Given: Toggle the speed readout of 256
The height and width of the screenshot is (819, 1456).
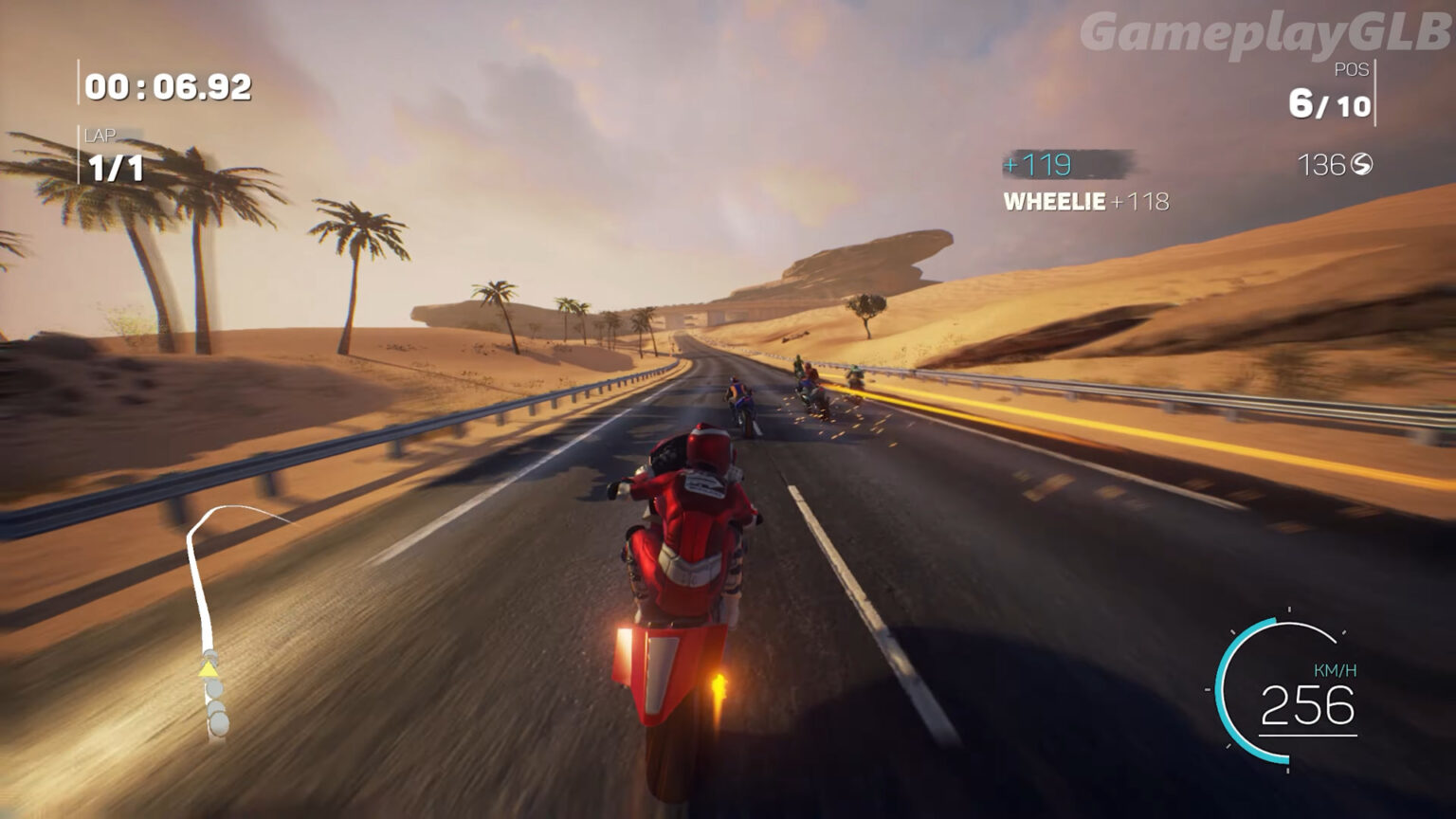Looking at the screenshot, I should pyautogui.click(x=1309, y=708).
